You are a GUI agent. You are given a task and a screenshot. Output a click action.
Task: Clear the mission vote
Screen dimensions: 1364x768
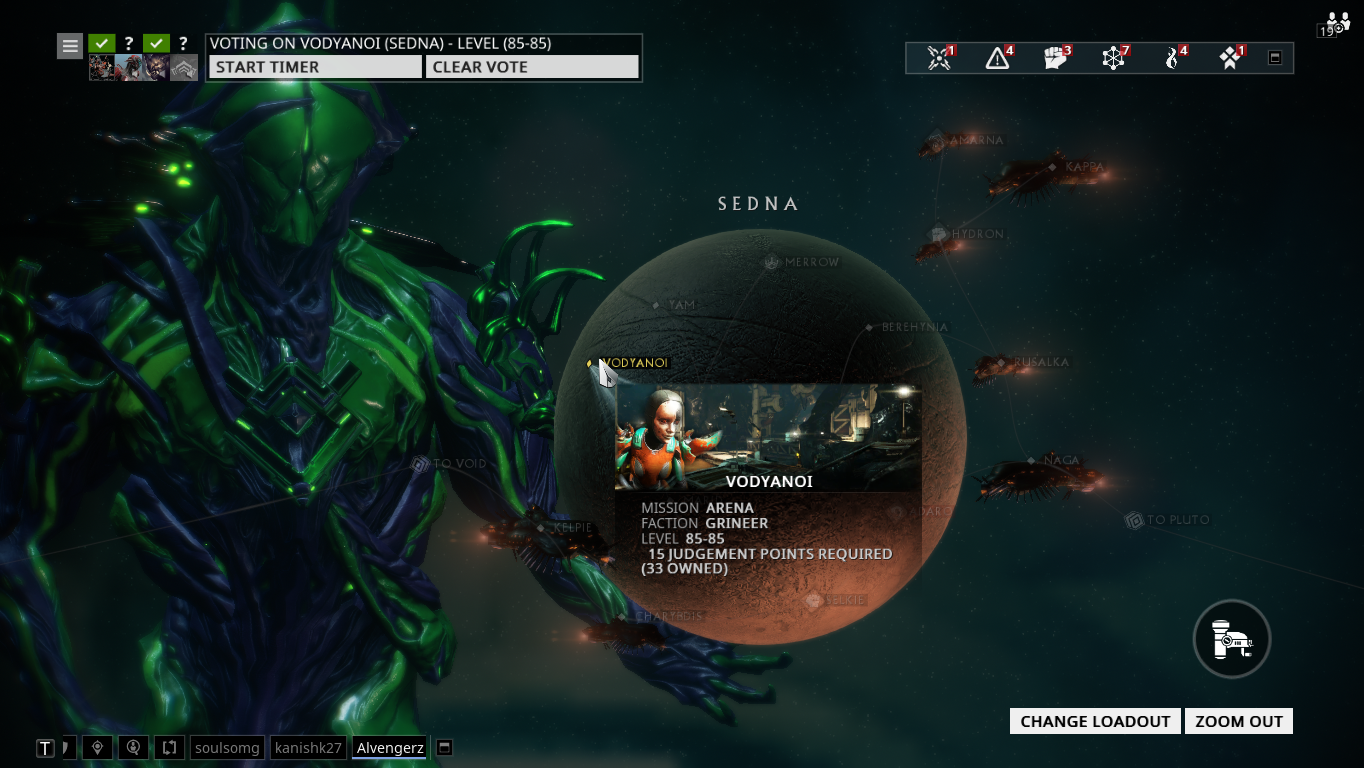[531, 67]
